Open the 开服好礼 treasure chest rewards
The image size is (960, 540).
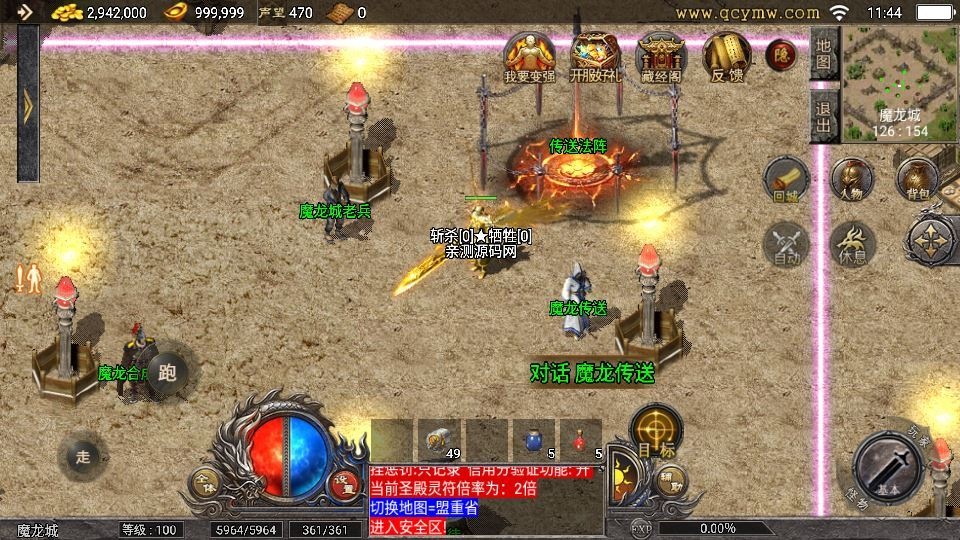coord(594,57)
